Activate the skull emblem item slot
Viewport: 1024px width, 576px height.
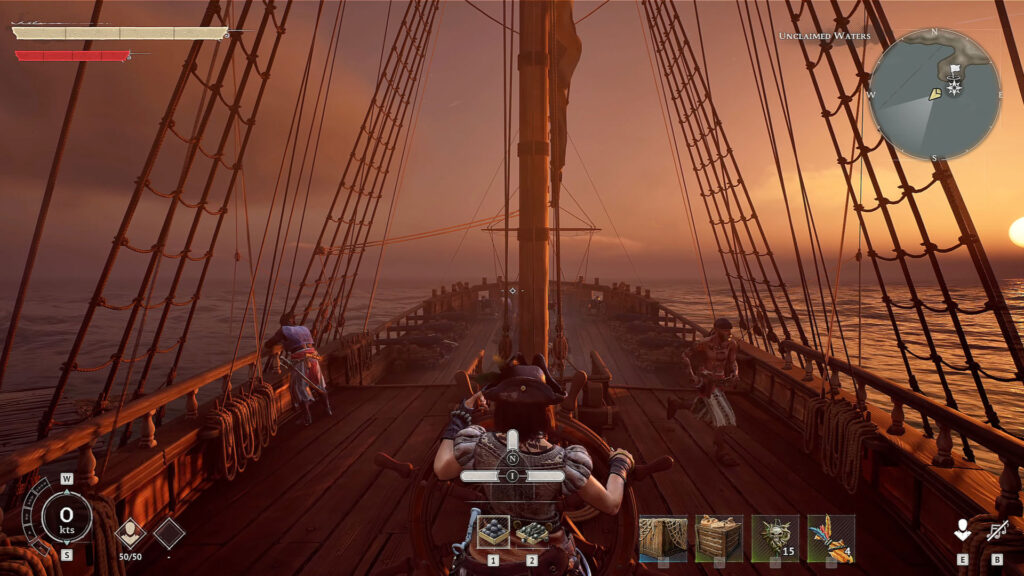click(775, 538)
